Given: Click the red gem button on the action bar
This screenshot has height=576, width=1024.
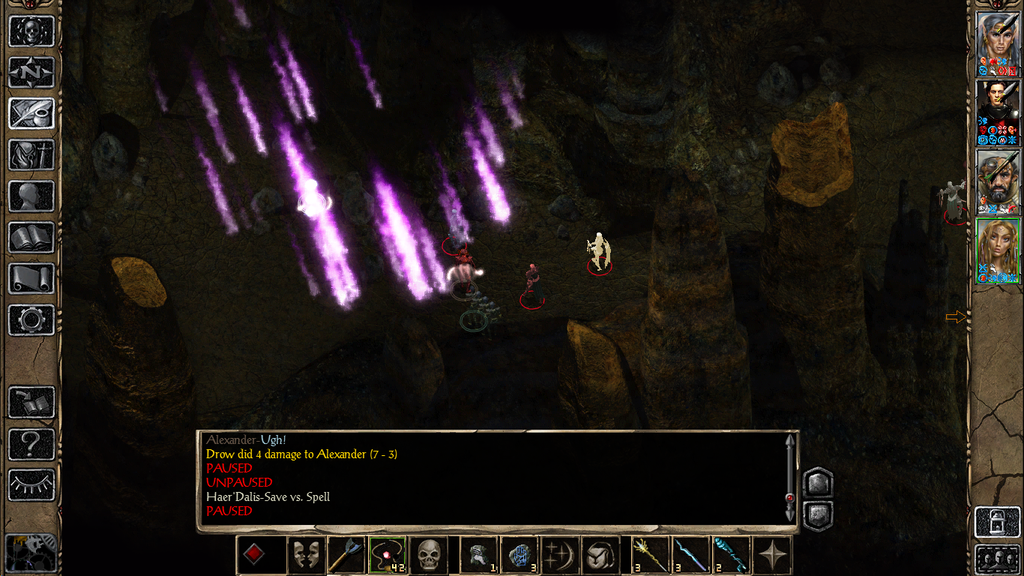Looking at the screenshot, I should pyautogui.click(x=255, y=555).
